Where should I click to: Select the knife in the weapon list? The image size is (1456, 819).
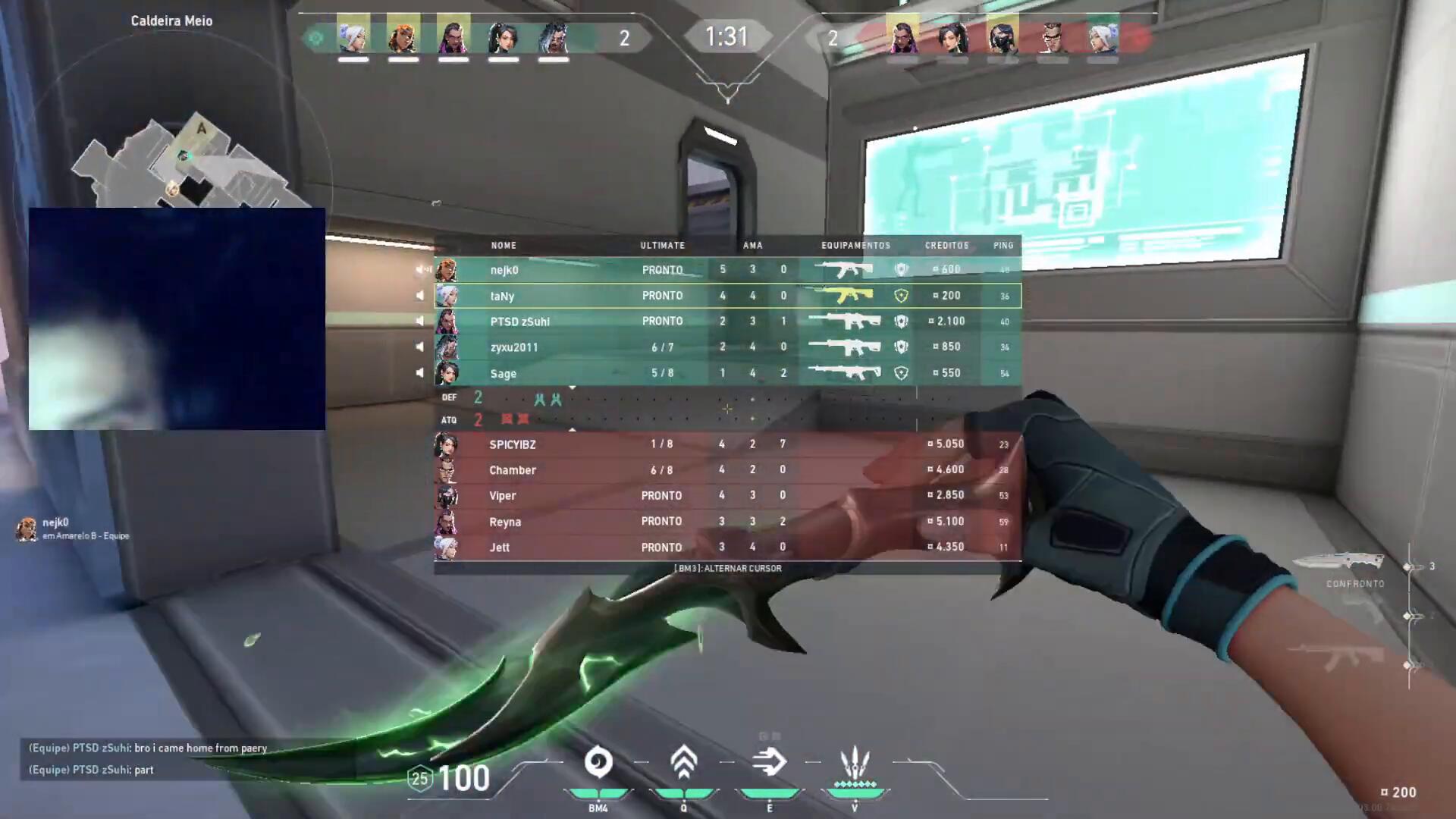[x=1338, y=563]
